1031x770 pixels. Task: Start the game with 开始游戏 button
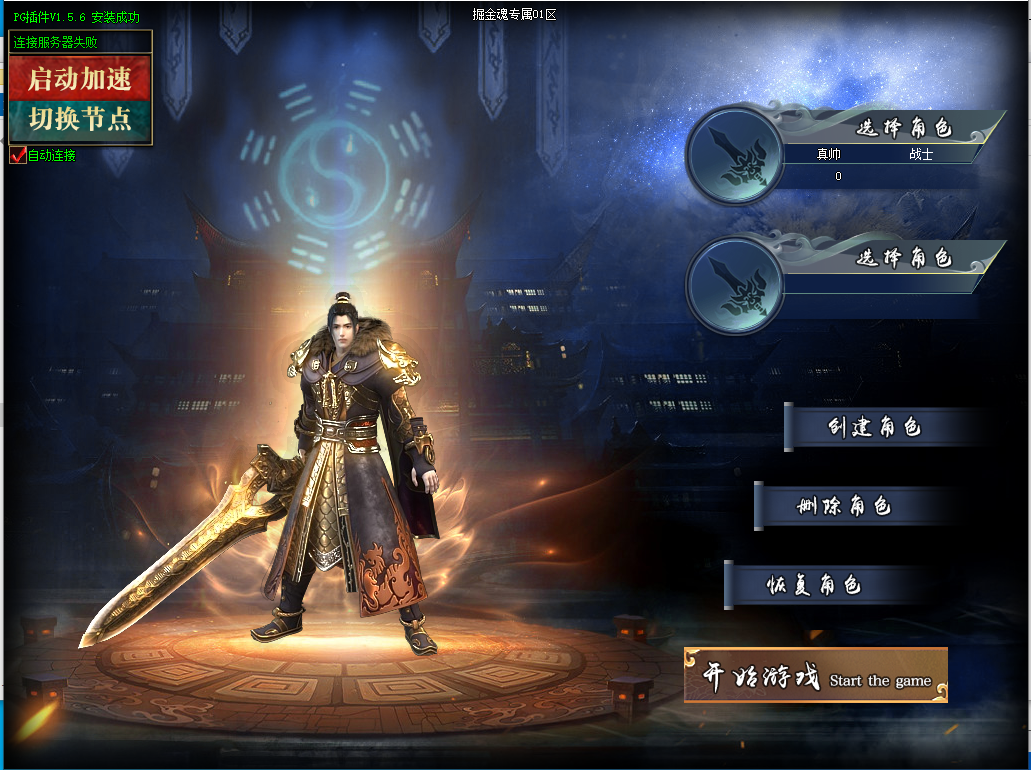point(815,677)
